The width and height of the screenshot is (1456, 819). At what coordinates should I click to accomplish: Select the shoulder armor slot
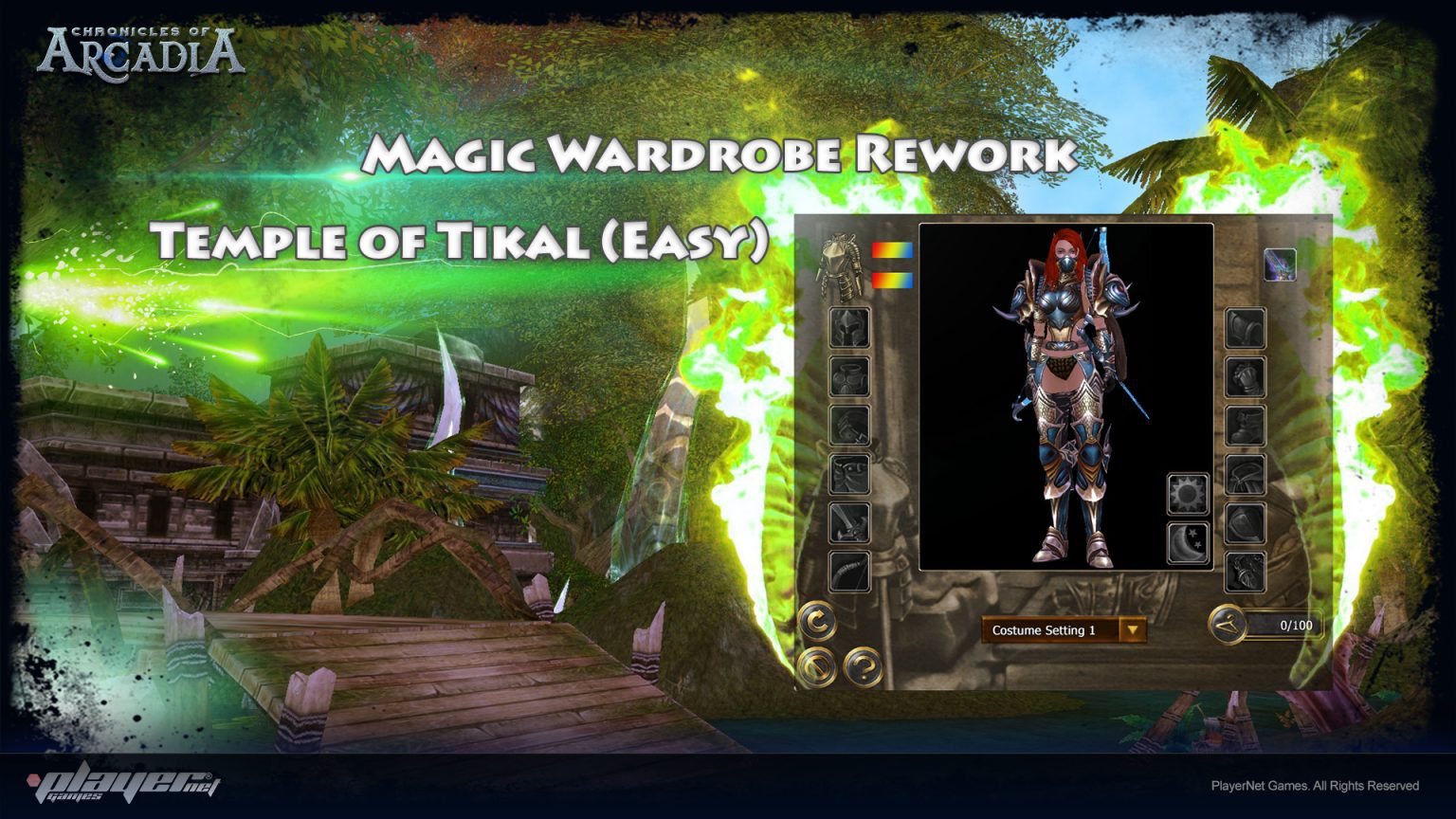(1245, 328)
